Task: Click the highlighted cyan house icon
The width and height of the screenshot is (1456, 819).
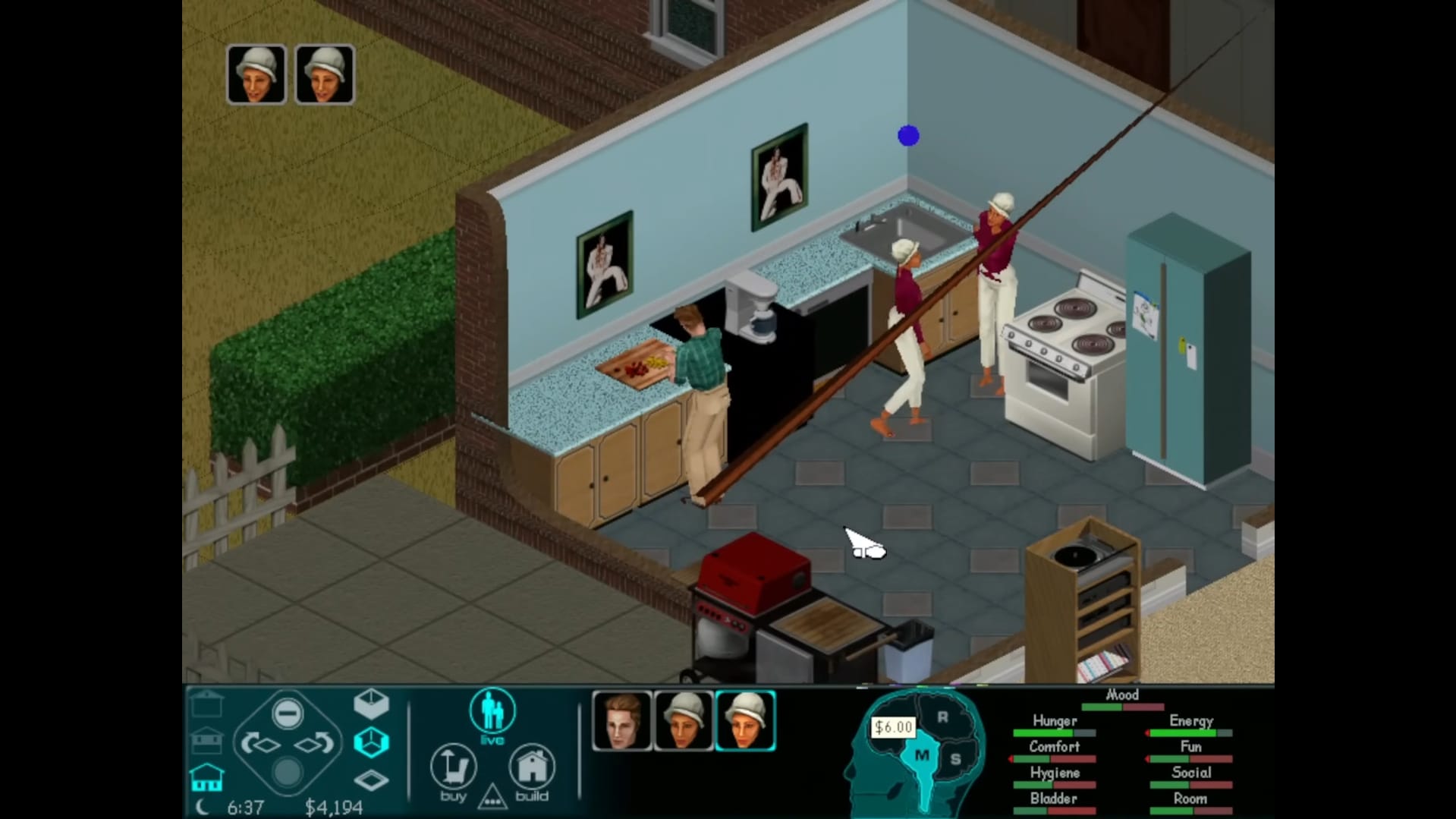Action: (x=206, y=777)
